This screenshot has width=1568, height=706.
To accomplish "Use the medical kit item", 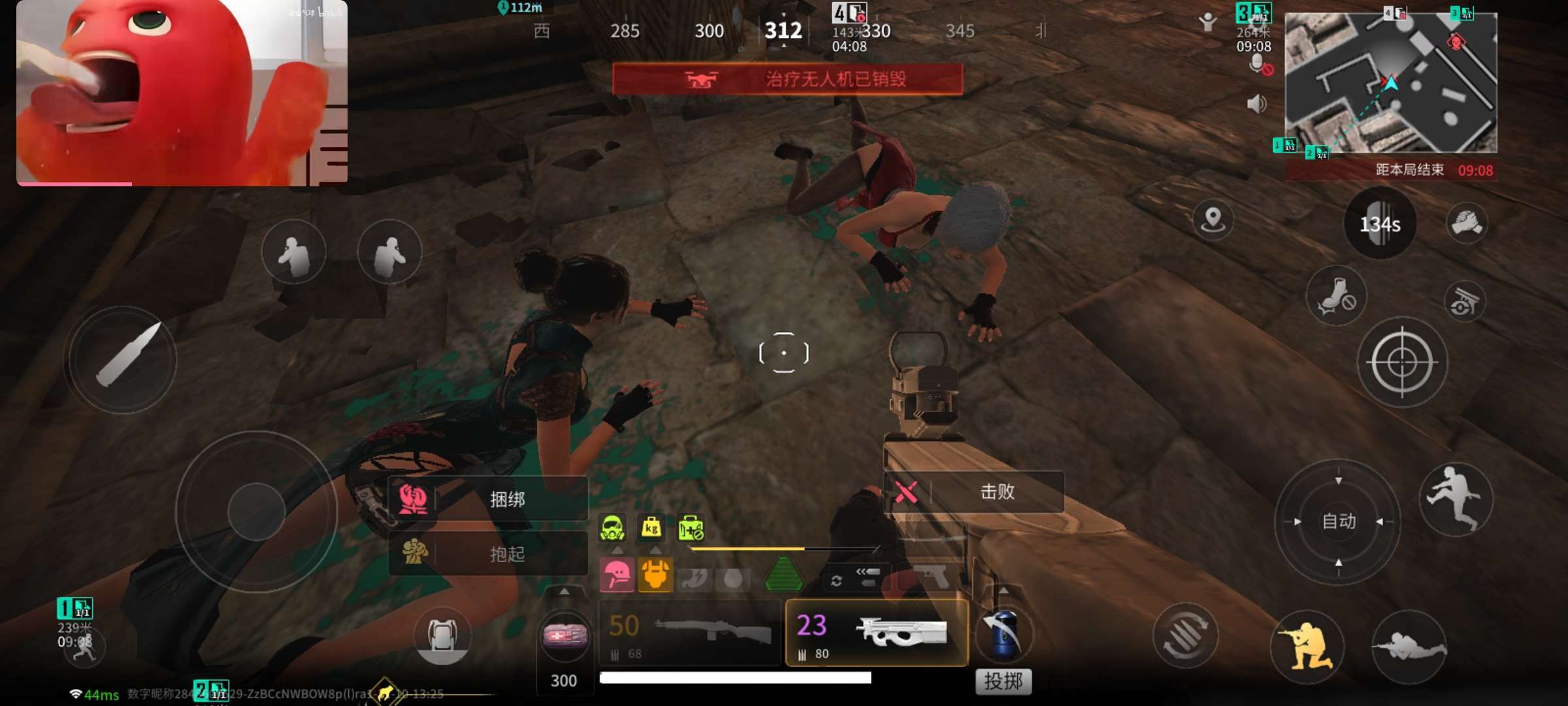I will pyautogui.click(x=564, y=635).
